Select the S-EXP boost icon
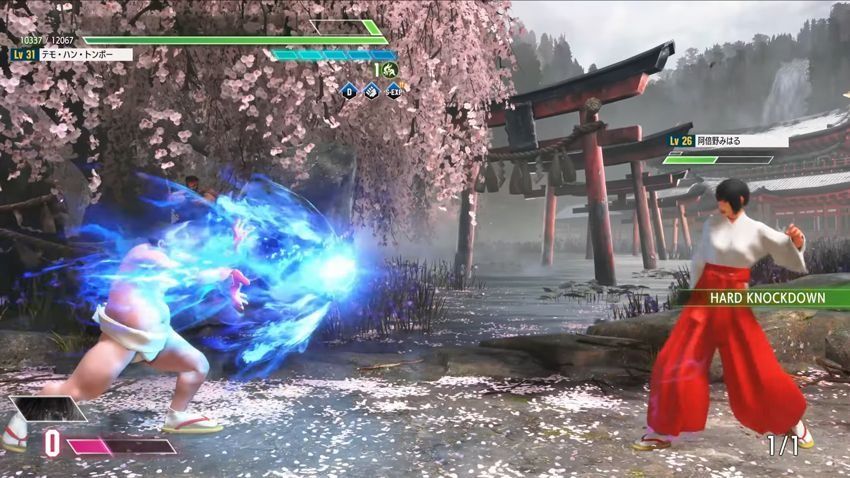The width and height of the screenshot is (850, 478). click(393, 90)
